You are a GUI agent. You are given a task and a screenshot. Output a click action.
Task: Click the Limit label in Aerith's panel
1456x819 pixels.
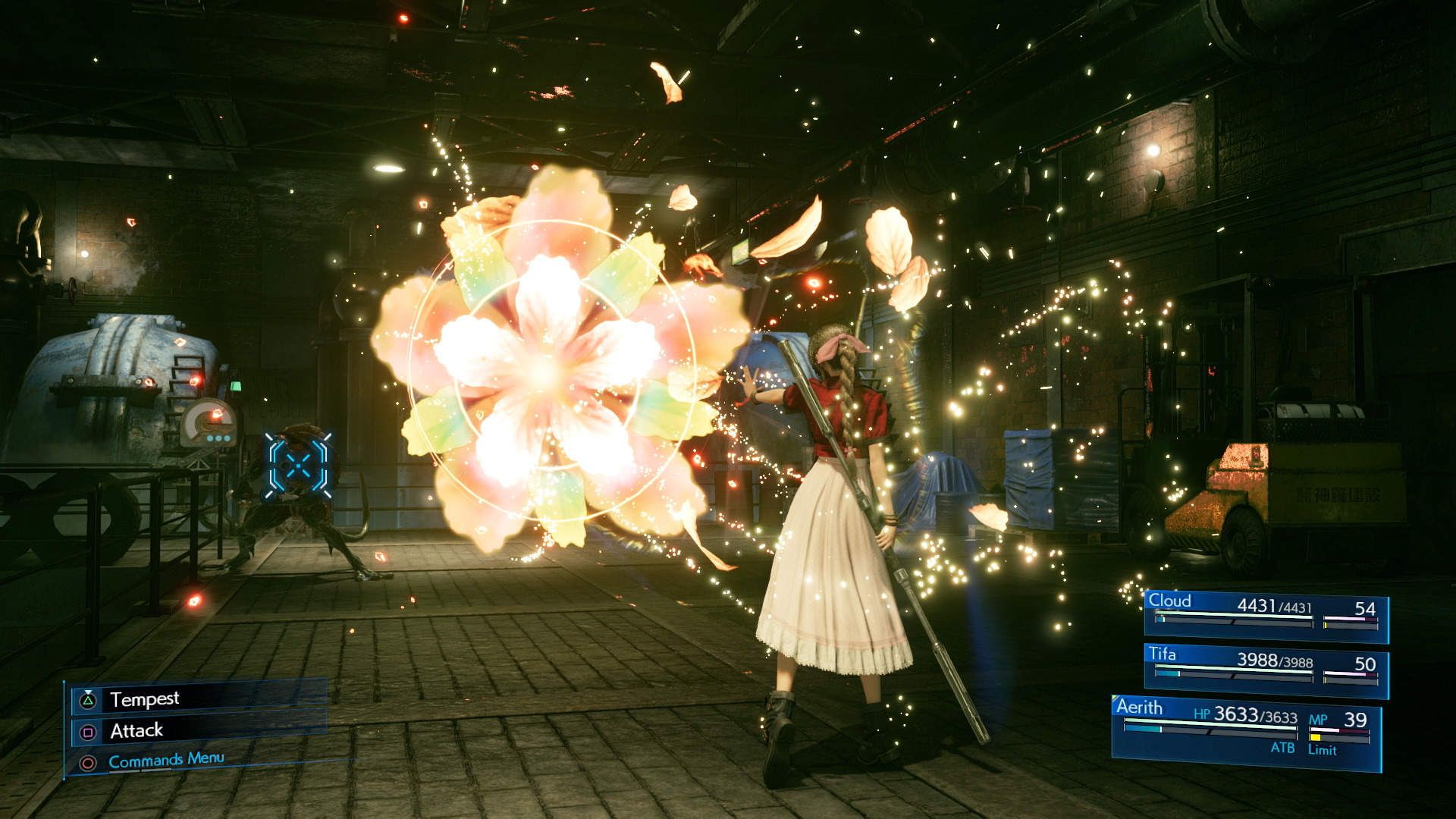[x=1323, y=751]
